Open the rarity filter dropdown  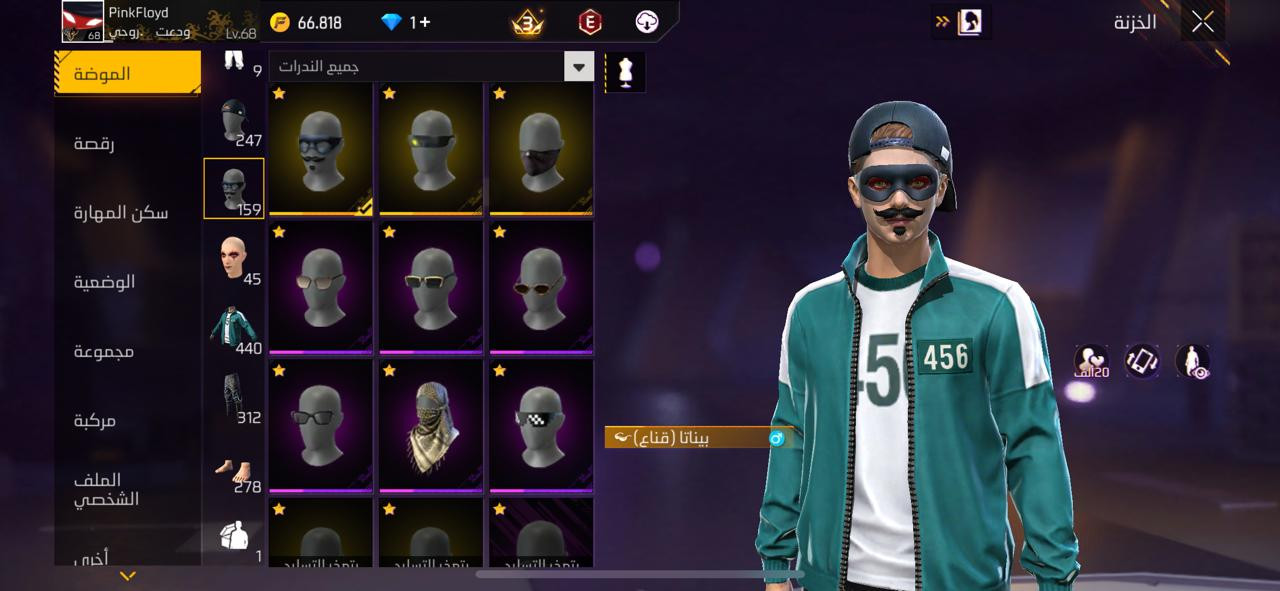pos(579,67)
